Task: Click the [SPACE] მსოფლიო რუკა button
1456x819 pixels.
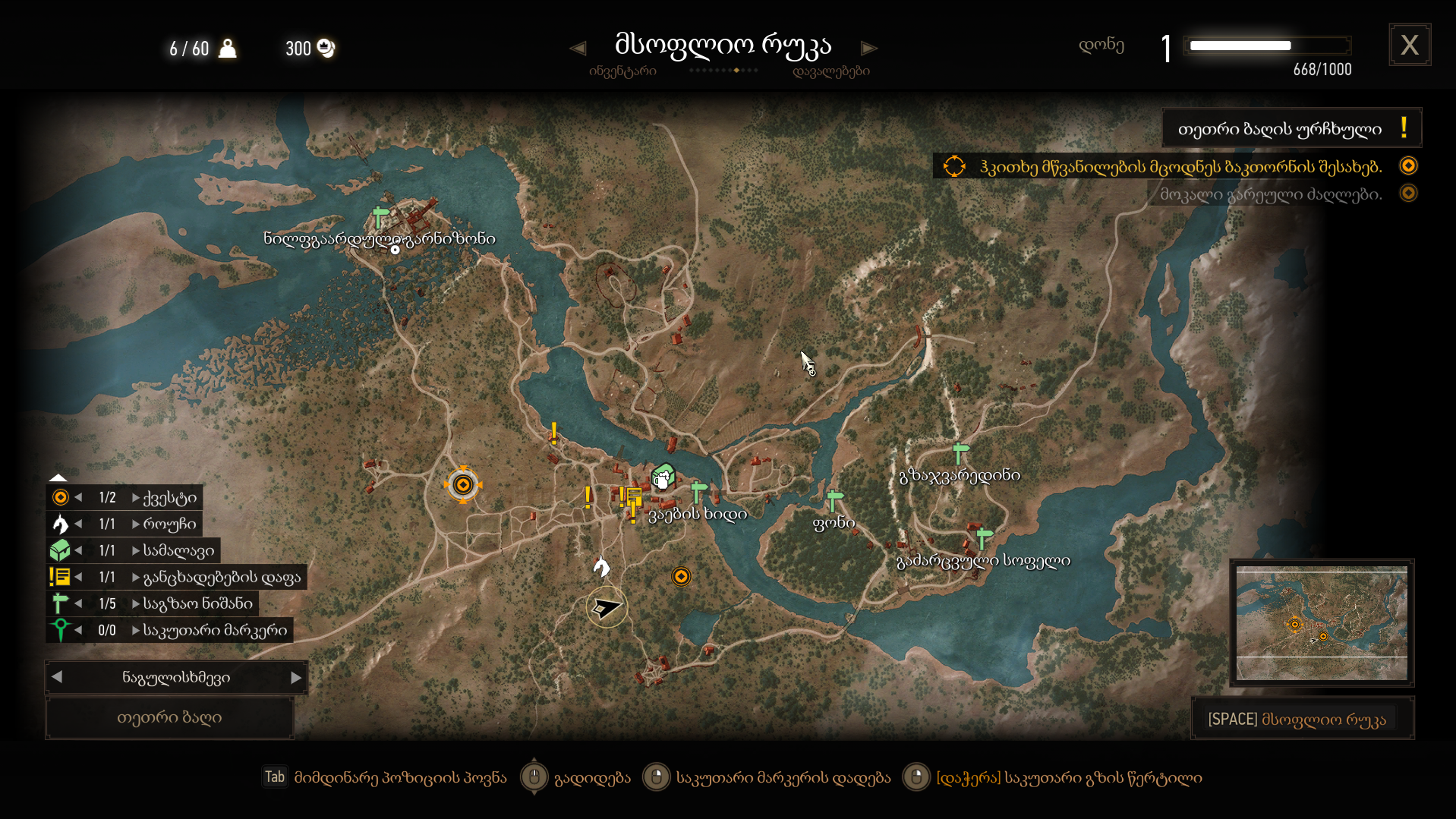Action: [1301, 720]
